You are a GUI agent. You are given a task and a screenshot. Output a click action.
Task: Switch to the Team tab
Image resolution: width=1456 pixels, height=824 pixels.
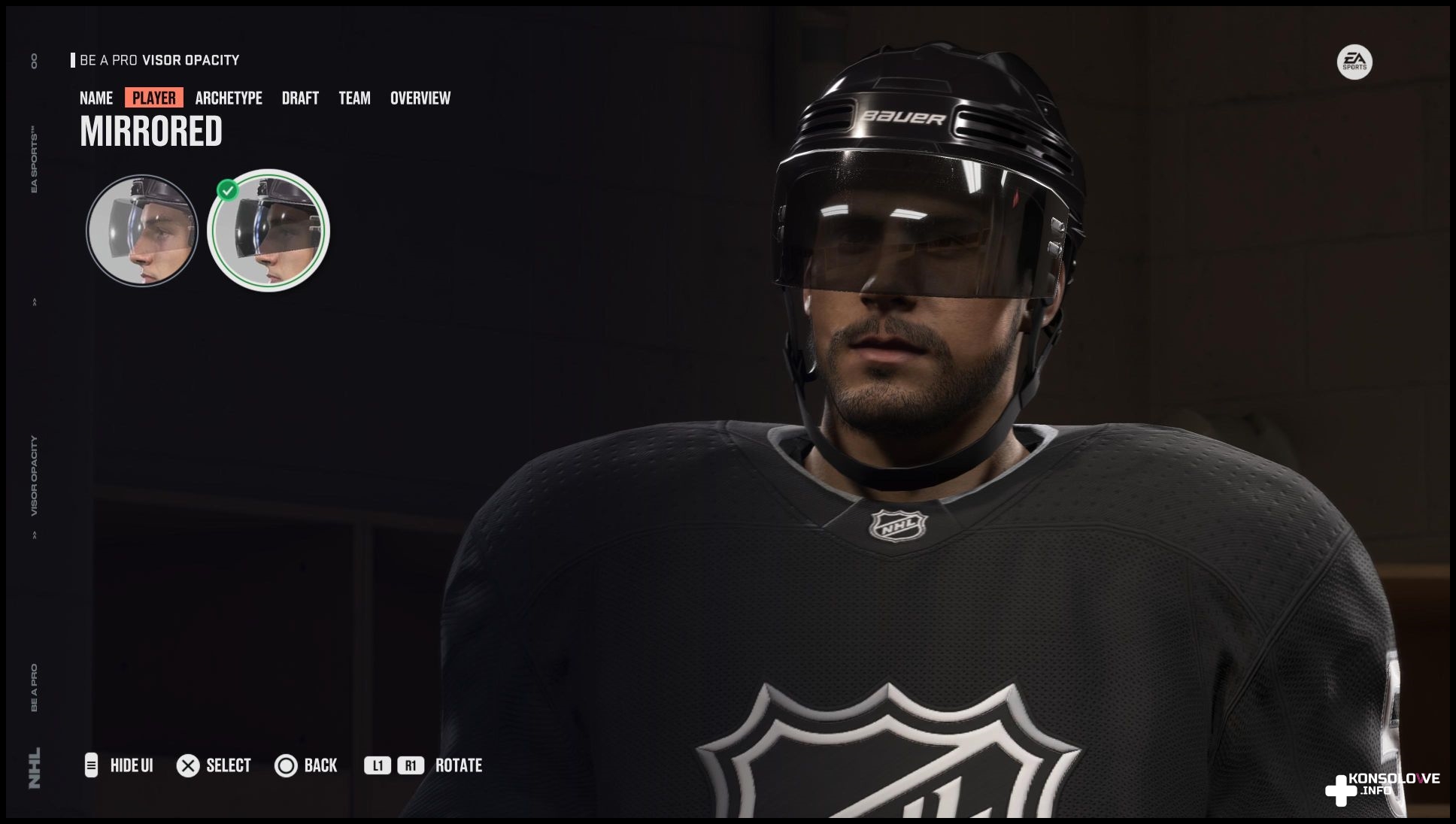click(354, 98)
